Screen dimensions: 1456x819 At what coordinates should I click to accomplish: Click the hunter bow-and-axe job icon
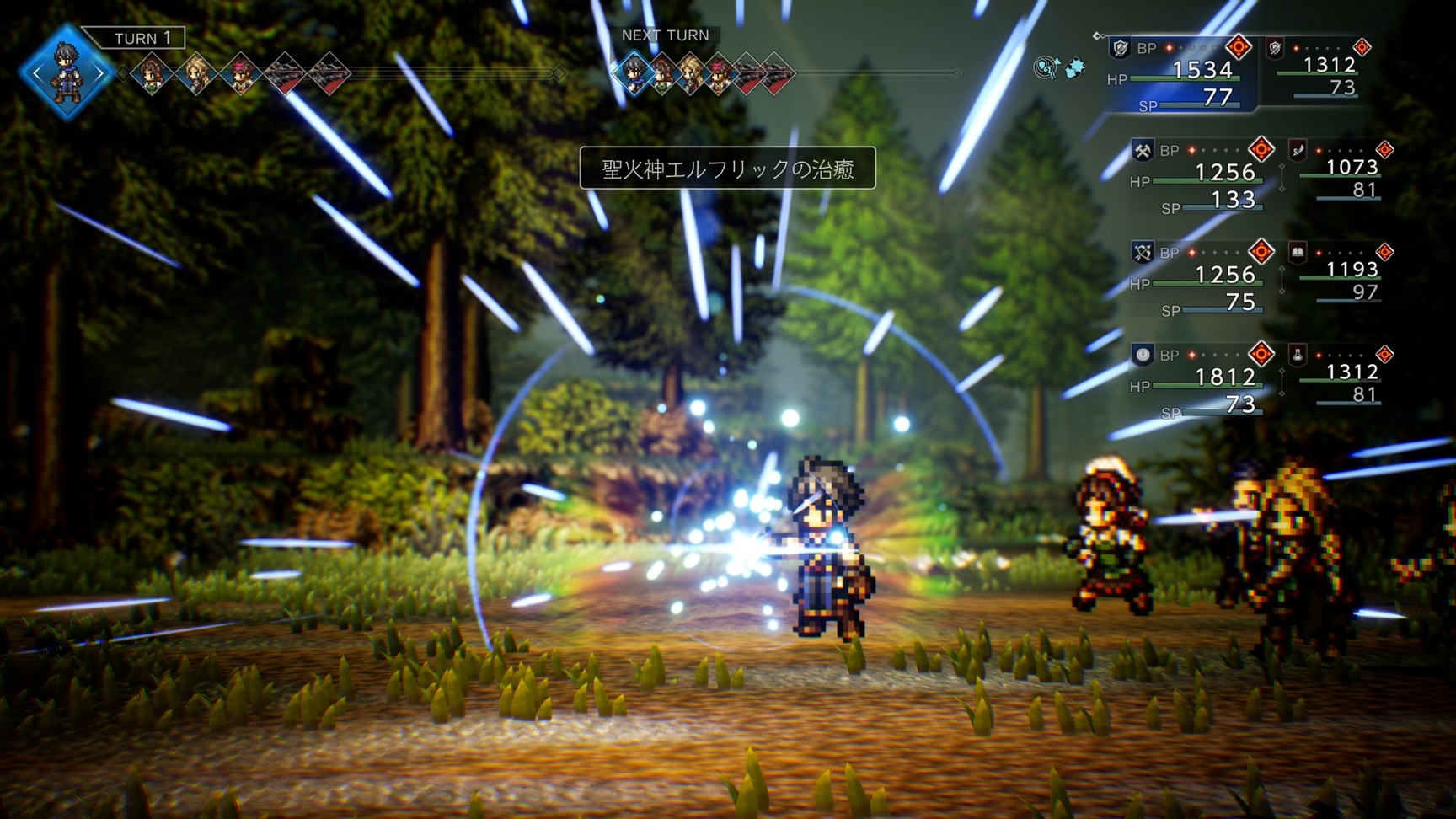pos(1142,252)
